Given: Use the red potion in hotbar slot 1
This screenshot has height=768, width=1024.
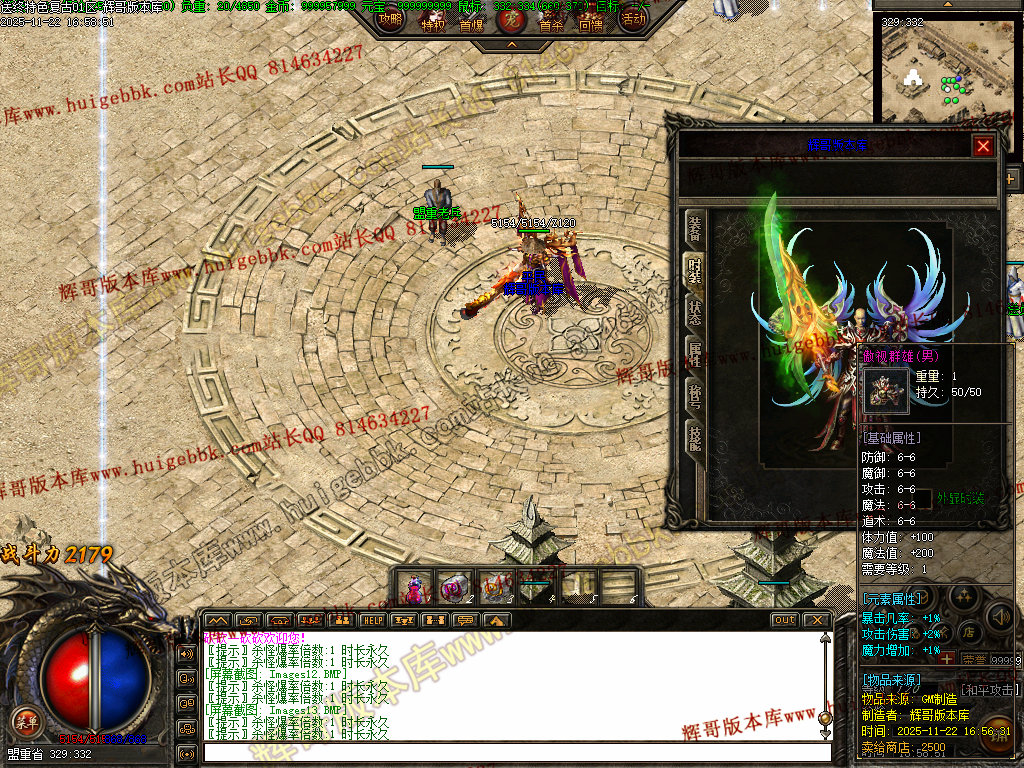Looking at the screenshot, I should point(413,586).
